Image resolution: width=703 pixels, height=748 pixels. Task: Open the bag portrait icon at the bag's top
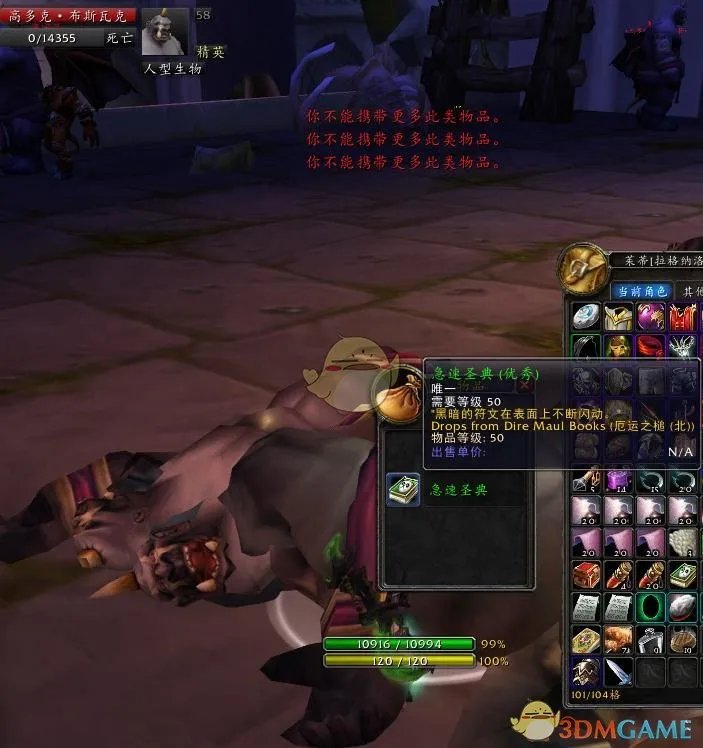[585, 266]
